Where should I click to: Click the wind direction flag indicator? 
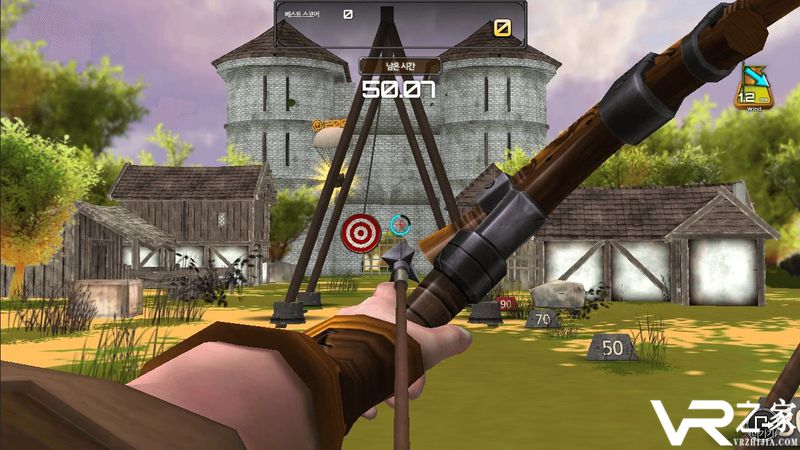tap(751, 87)
